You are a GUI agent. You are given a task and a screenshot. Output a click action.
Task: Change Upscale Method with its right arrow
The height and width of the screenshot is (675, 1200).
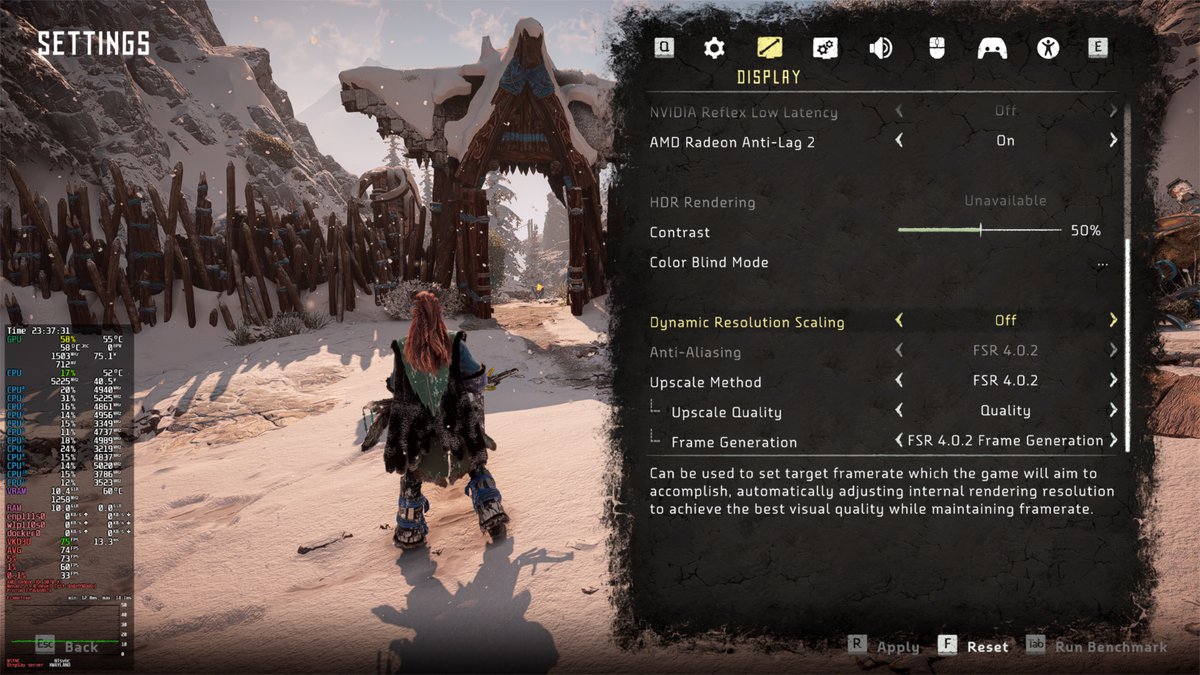click(1113, 381)
